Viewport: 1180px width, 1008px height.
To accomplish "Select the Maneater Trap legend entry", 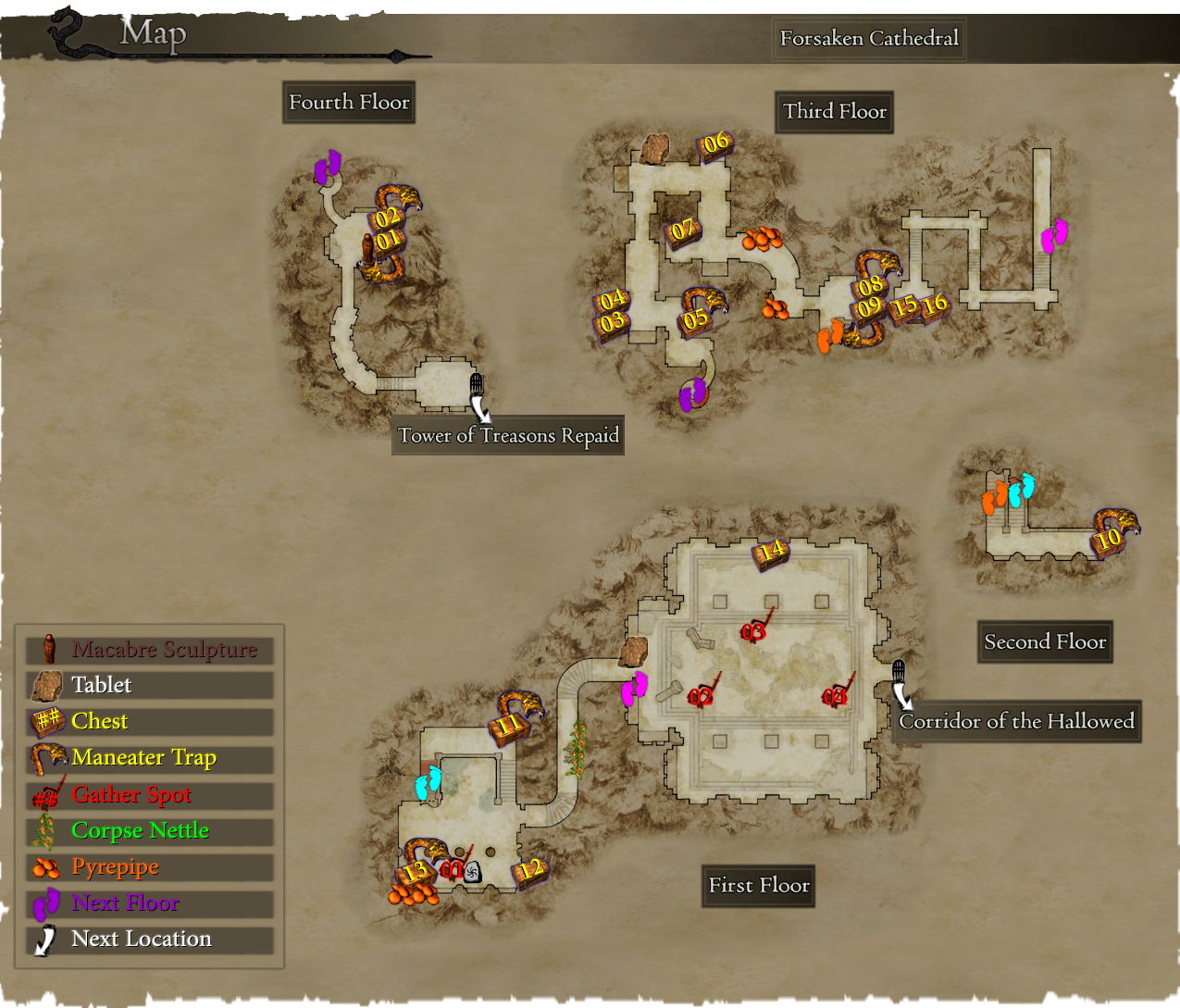I will 149,758.
